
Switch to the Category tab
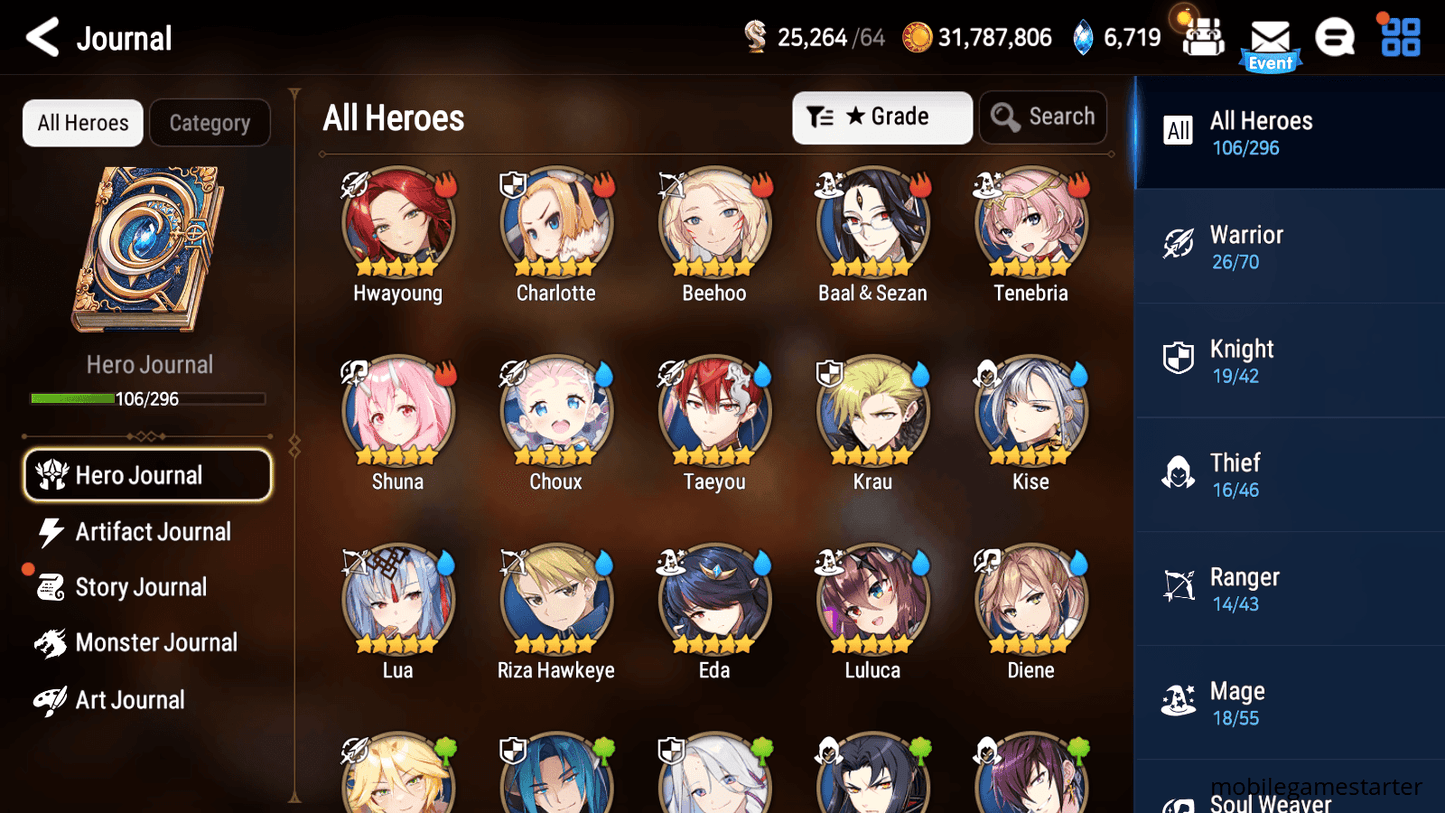pos(210,122)
